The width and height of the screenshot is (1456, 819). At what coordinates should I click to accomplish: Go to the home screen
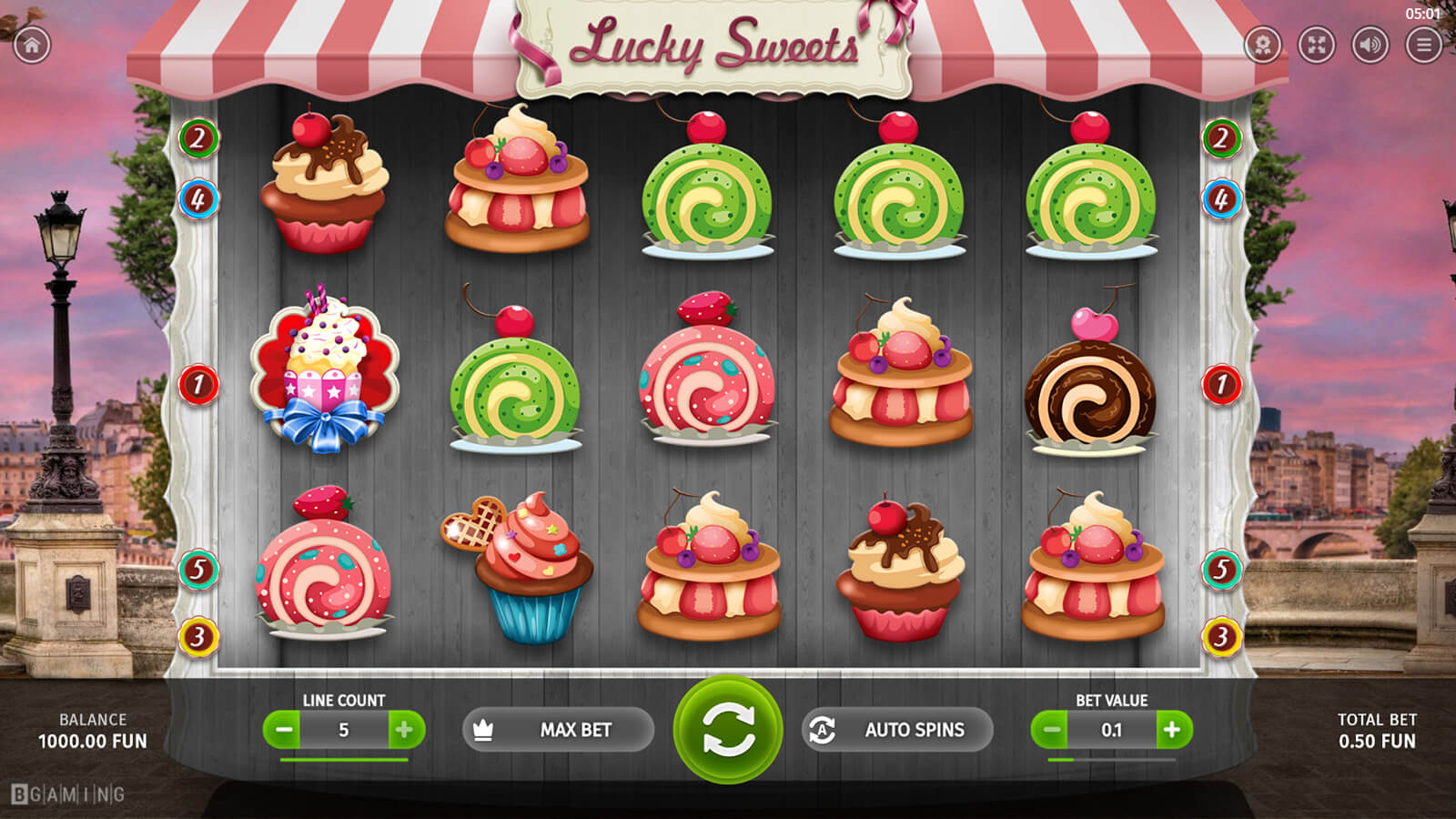(x=32, y=45)
